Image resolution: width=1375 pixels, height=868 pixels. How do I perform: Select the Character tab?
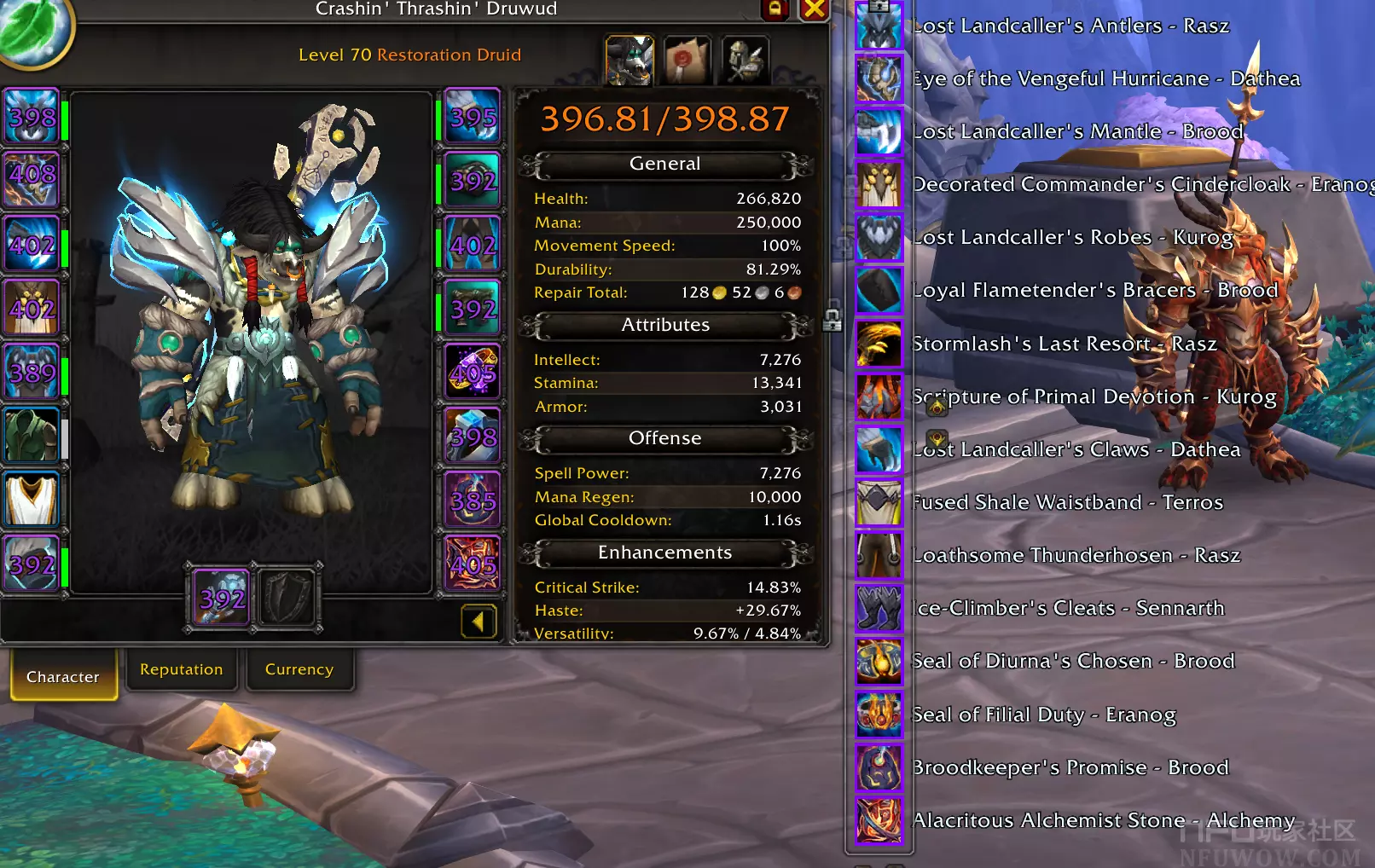click(63, 676)
